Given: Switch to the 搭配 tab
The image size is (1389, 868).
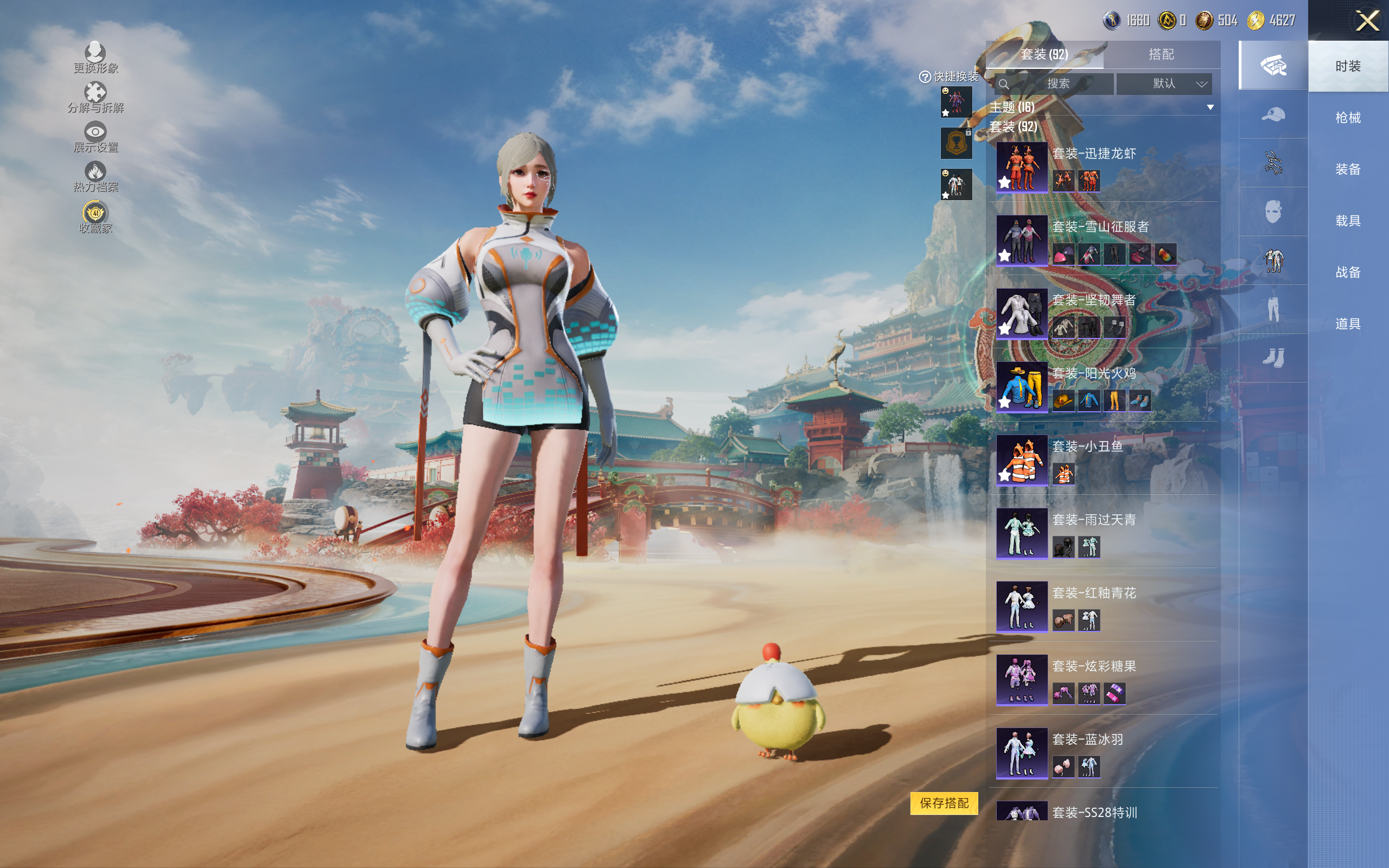Looking at the screenshot, I should 1161,55.
